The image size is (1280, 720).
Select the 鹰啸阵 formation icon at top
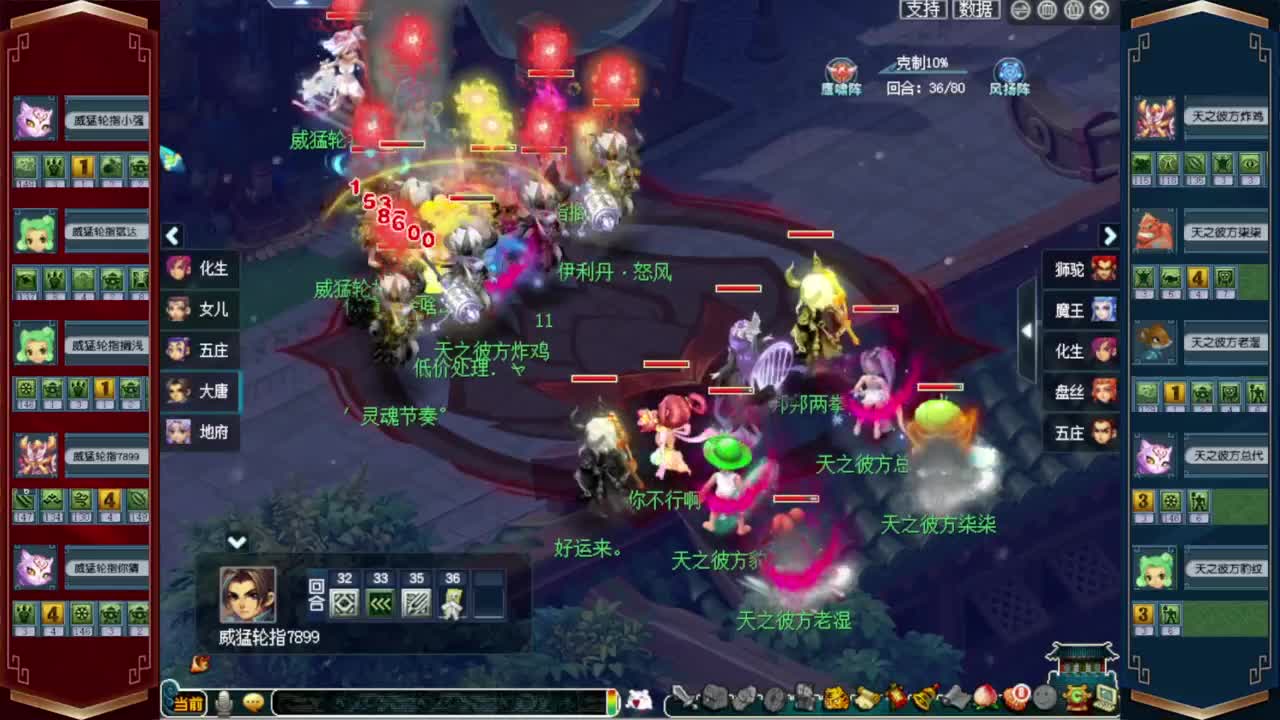(843, 72)
